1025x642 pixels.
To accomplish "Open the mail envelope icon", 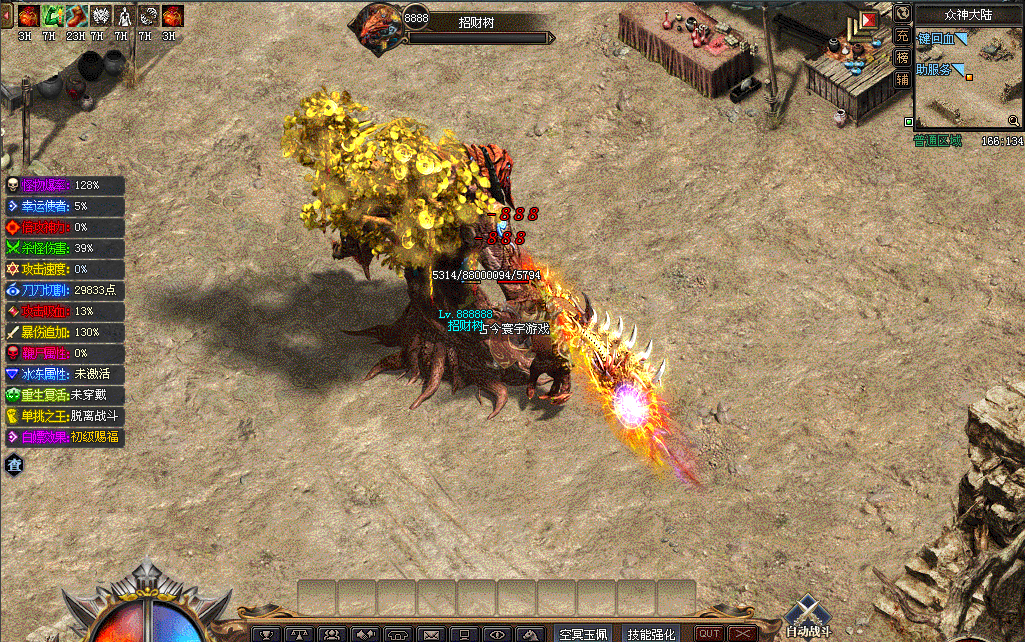I will click(x=431, y=634).
